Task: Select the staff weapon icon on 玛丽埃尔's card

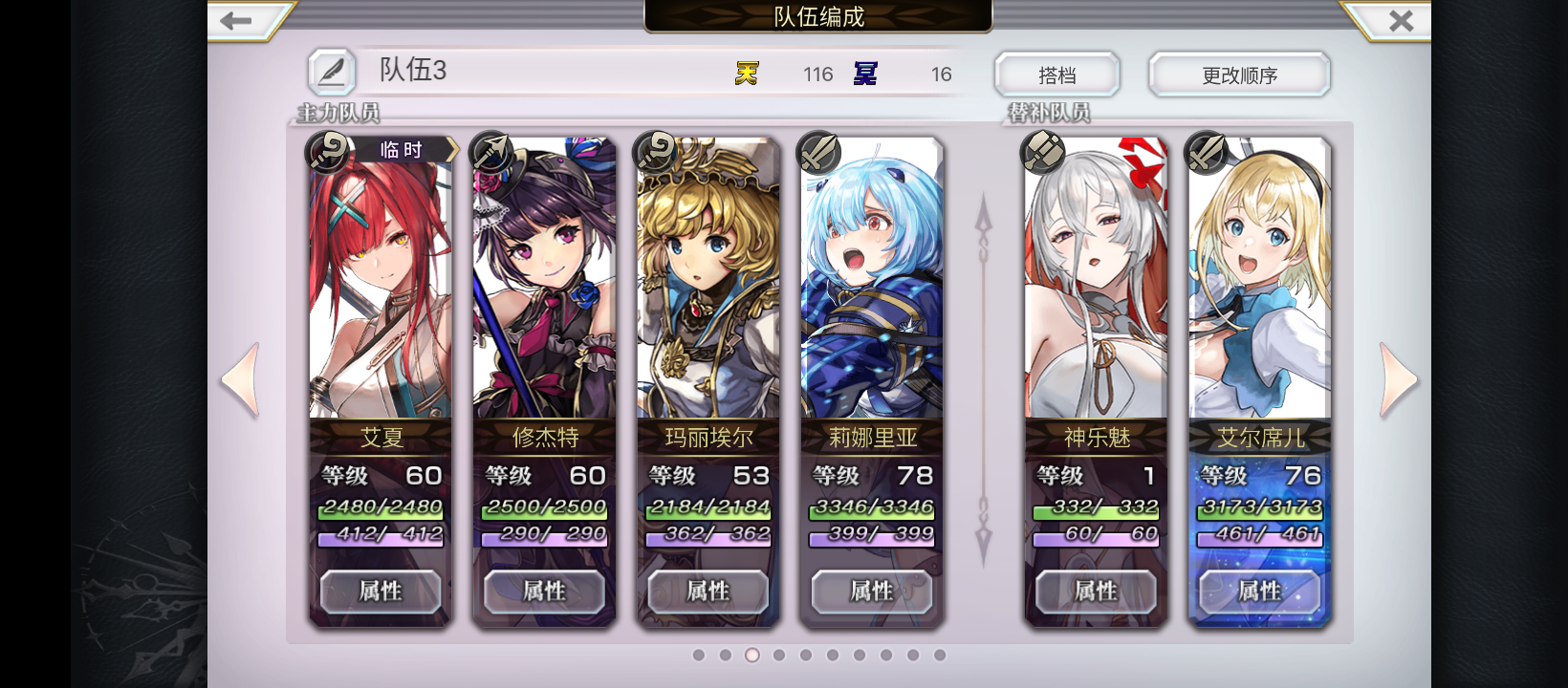Action: (654, 151)
